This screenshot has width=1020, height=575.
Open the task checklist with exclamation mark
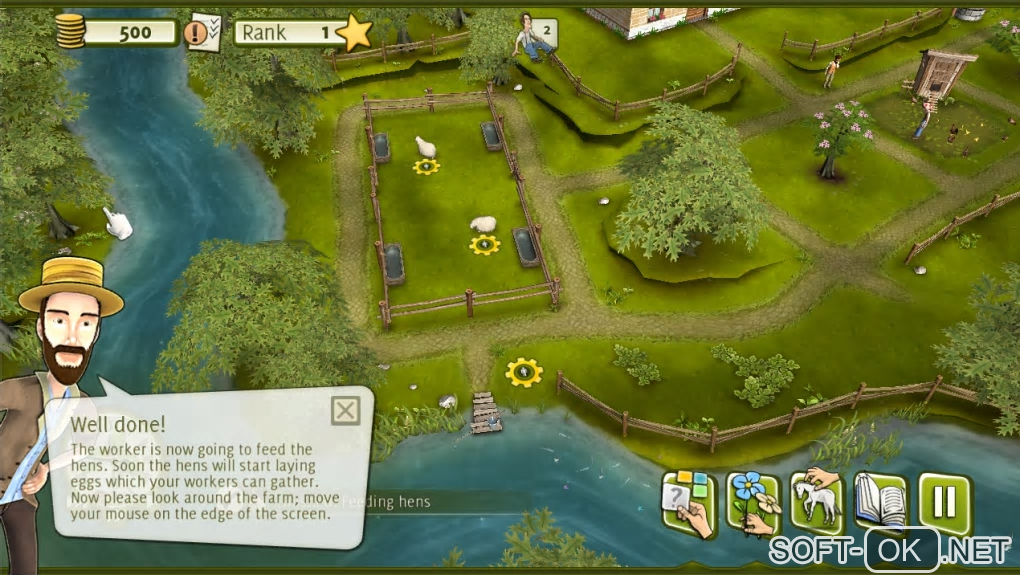pyautogui.click(x=205, y=32)
